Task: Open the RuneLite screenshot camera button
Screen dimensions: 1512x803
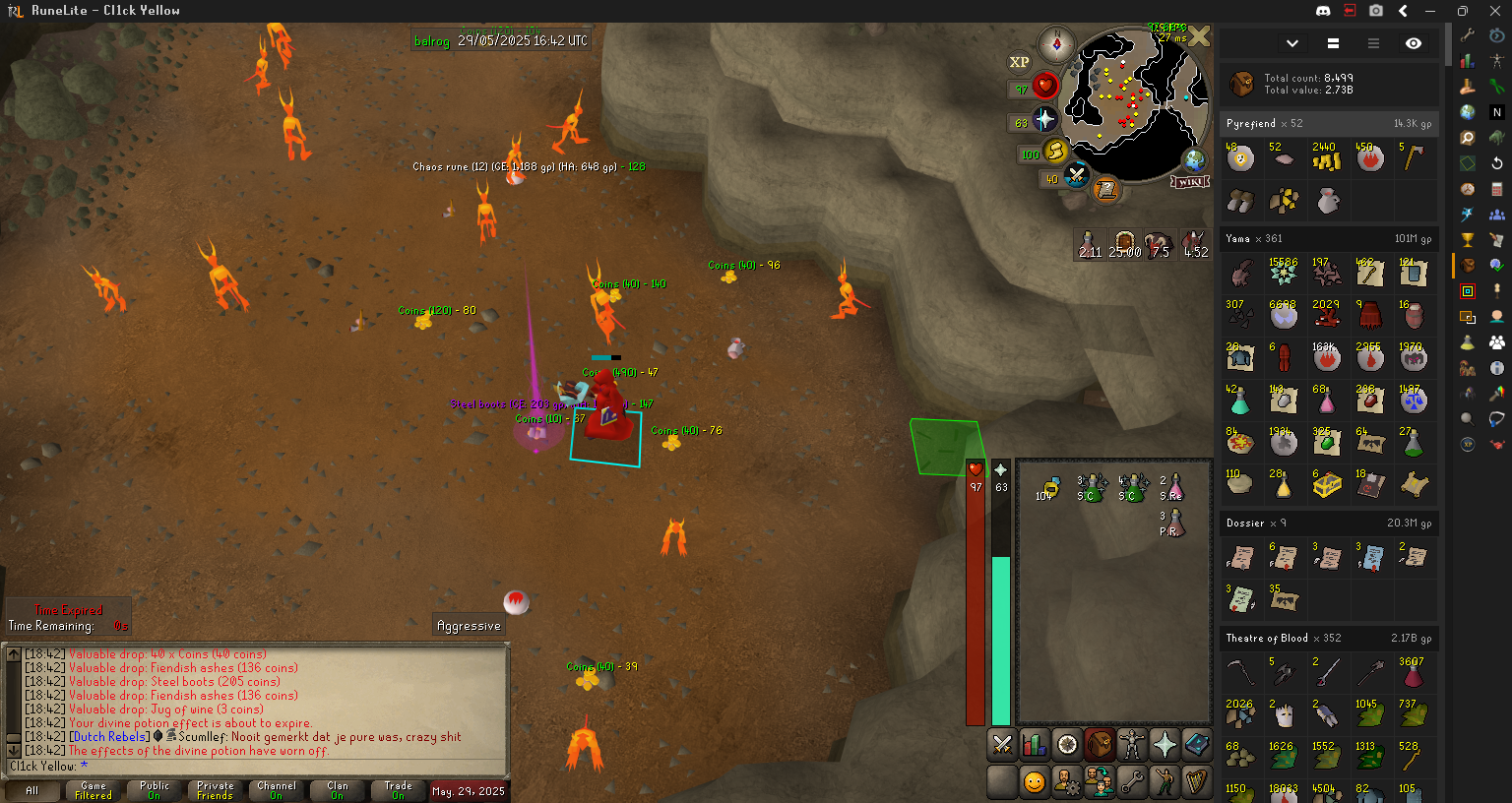Action: coord(1376,11)
